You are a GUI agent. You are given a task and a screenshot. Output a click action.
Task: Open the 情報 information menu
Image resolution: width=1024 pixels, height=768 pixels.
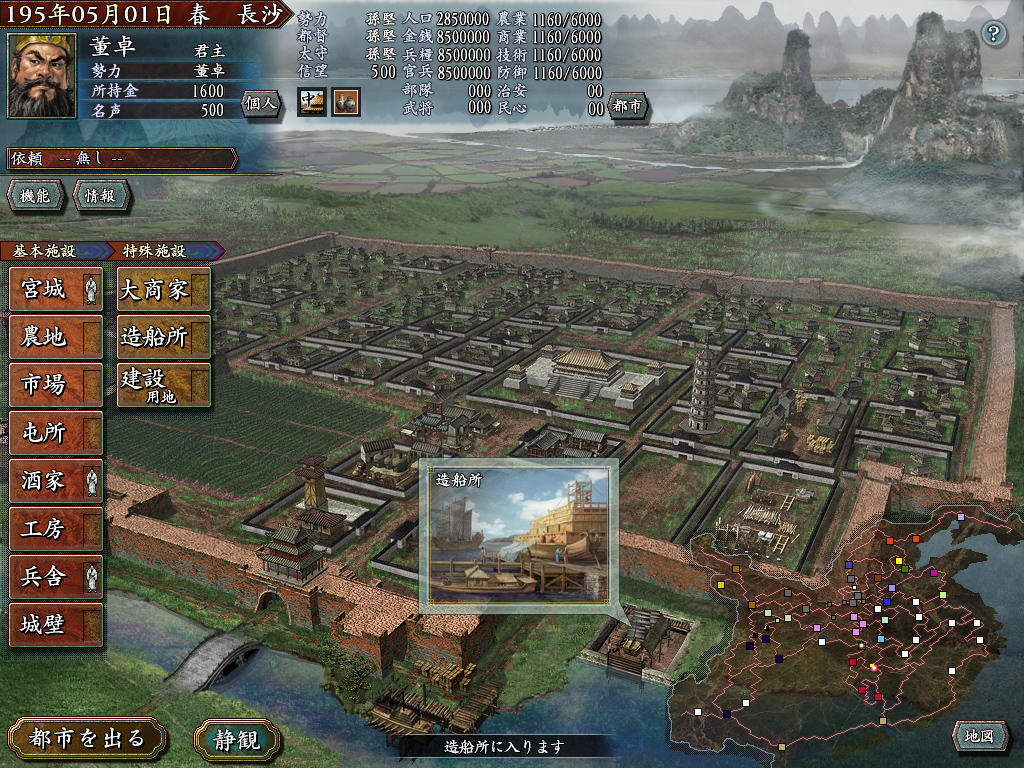point(100,196)
